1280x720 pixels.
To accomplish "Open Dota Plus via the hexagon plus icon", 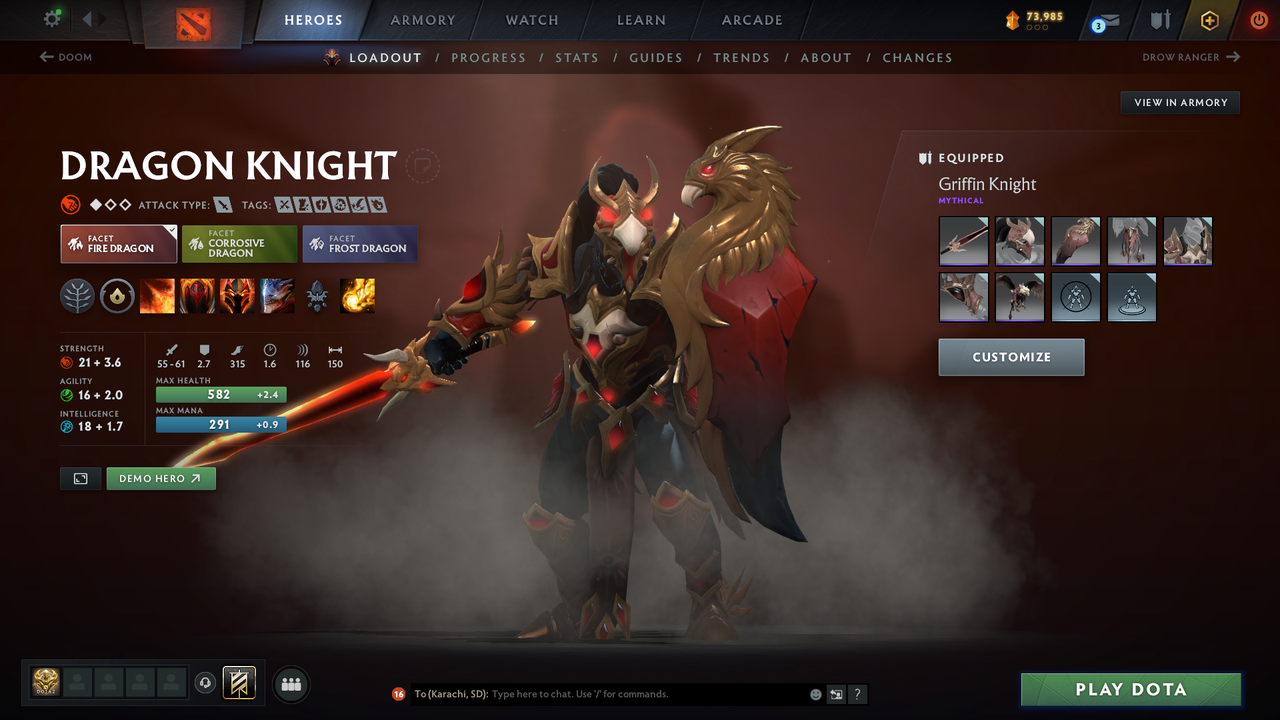I will tap(1209, 20).
